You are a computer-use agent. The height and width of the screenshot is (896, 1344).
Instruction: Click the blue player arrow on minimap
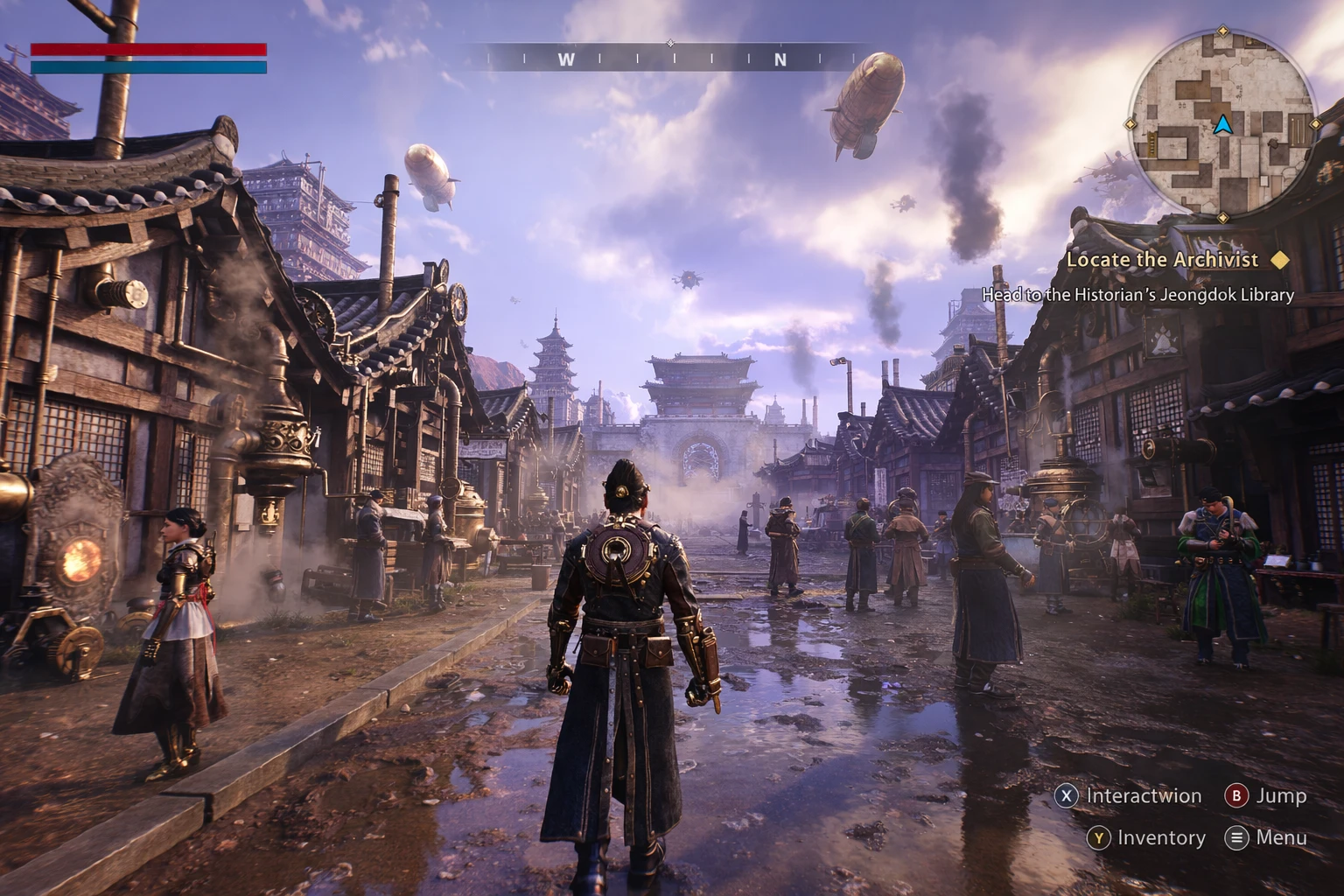pos(1222,126)
